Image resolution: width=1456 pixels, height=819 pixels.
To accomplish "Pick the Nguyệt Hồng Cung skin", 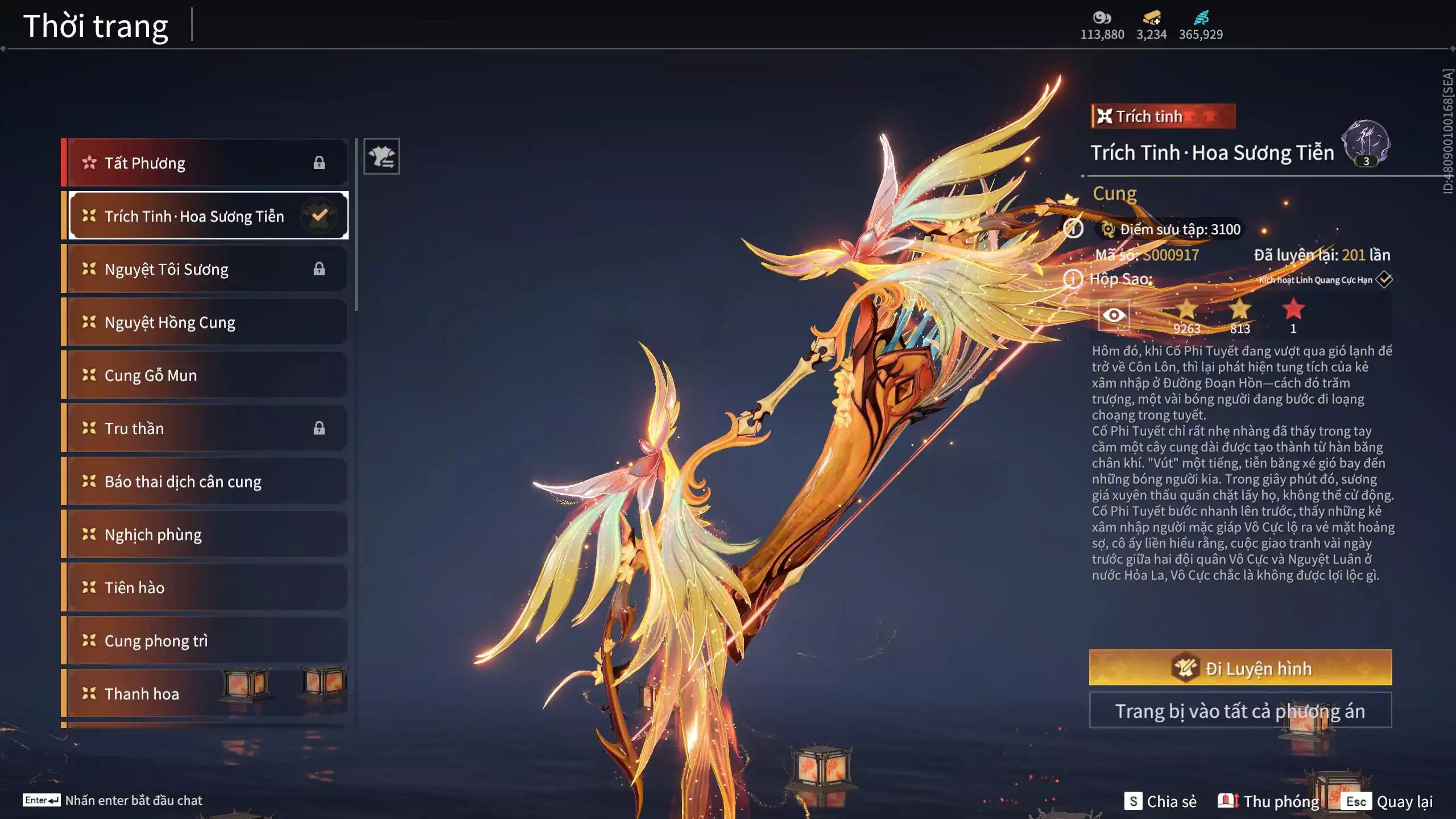I will 205,322.
